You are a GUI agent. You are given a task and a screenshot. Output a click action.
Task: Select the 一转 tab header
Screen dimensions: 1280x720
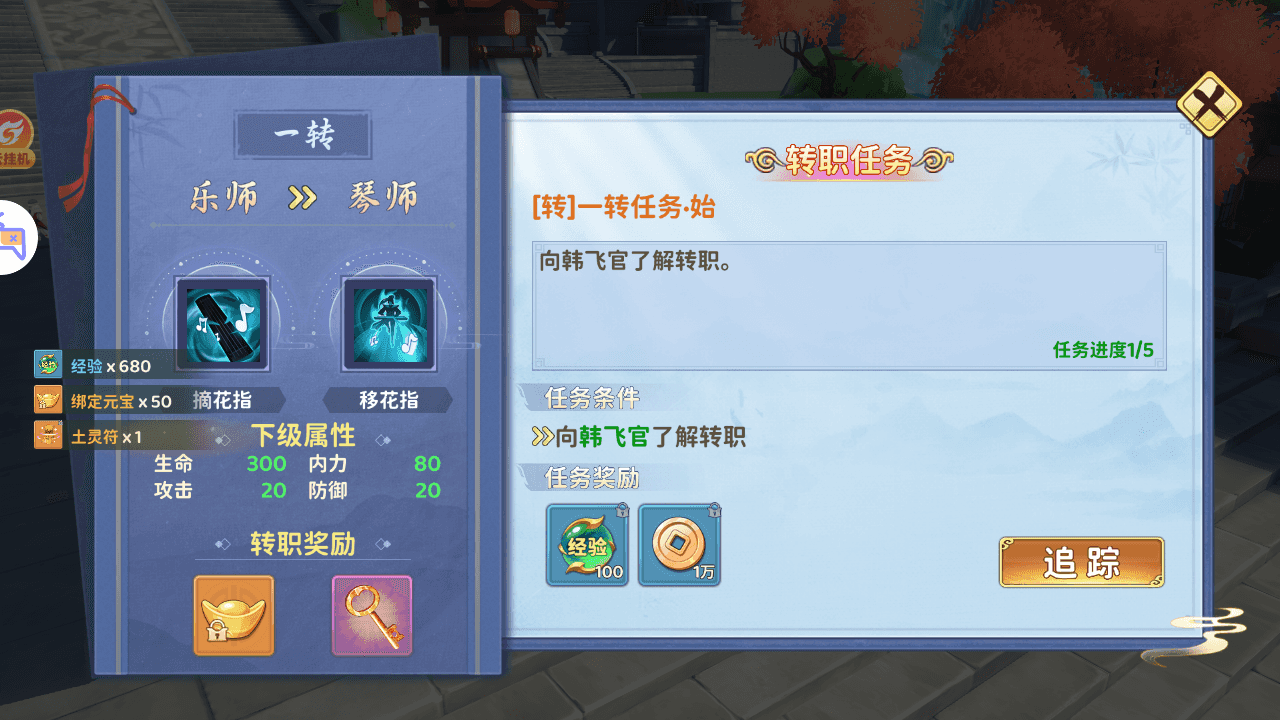(x=301, y=133)
